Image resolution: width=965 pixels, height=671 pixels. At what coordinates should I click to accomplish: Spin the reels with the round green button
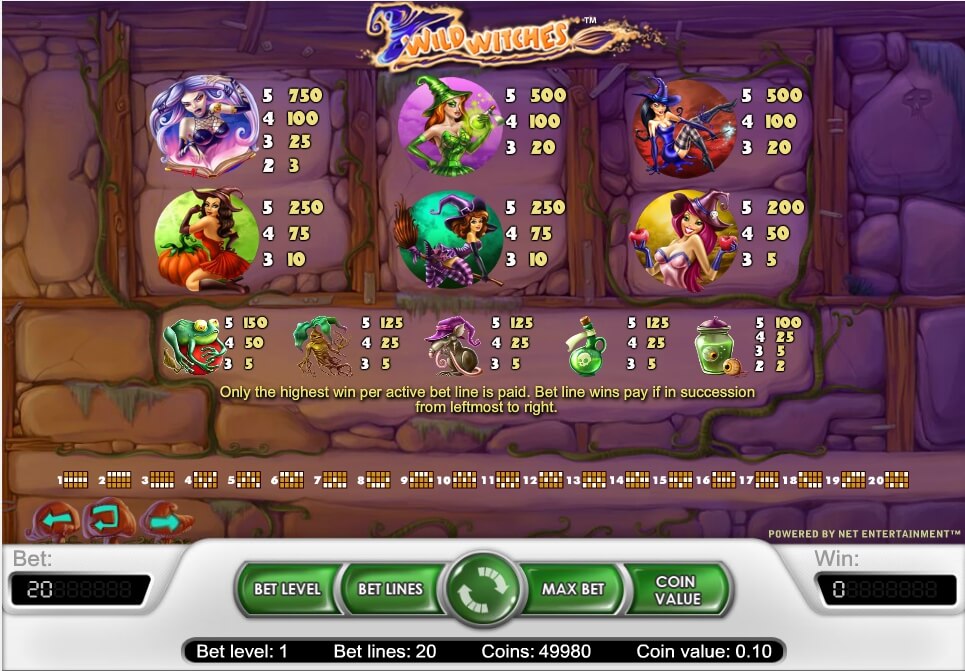(x=482, y=590)
